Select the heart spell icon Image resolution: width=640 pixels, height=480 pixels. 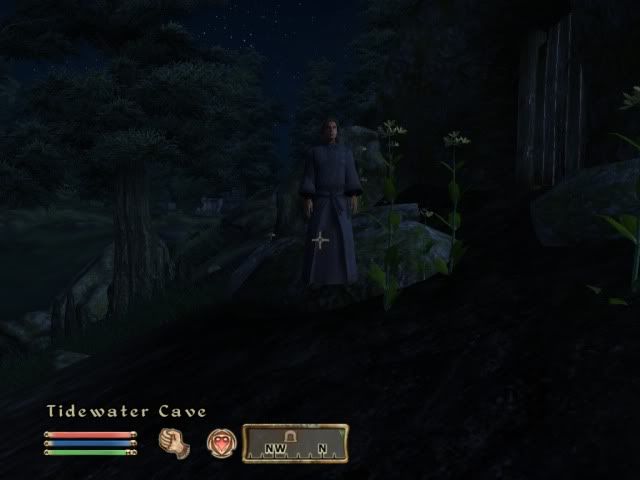tap(221, 442)
